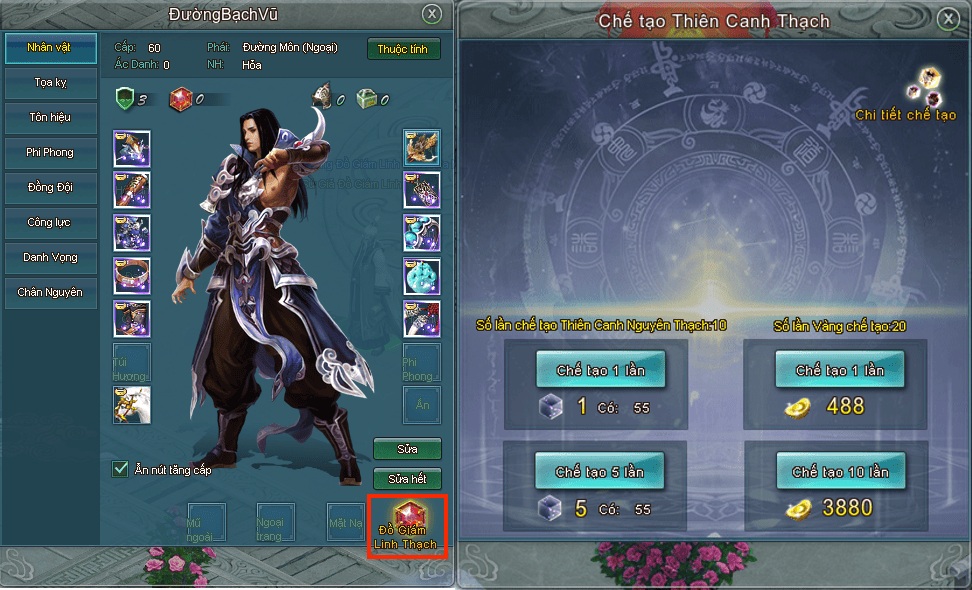Switch to the Công lực tab
Viewport: 972px width, 590px height.
[49, 222]
